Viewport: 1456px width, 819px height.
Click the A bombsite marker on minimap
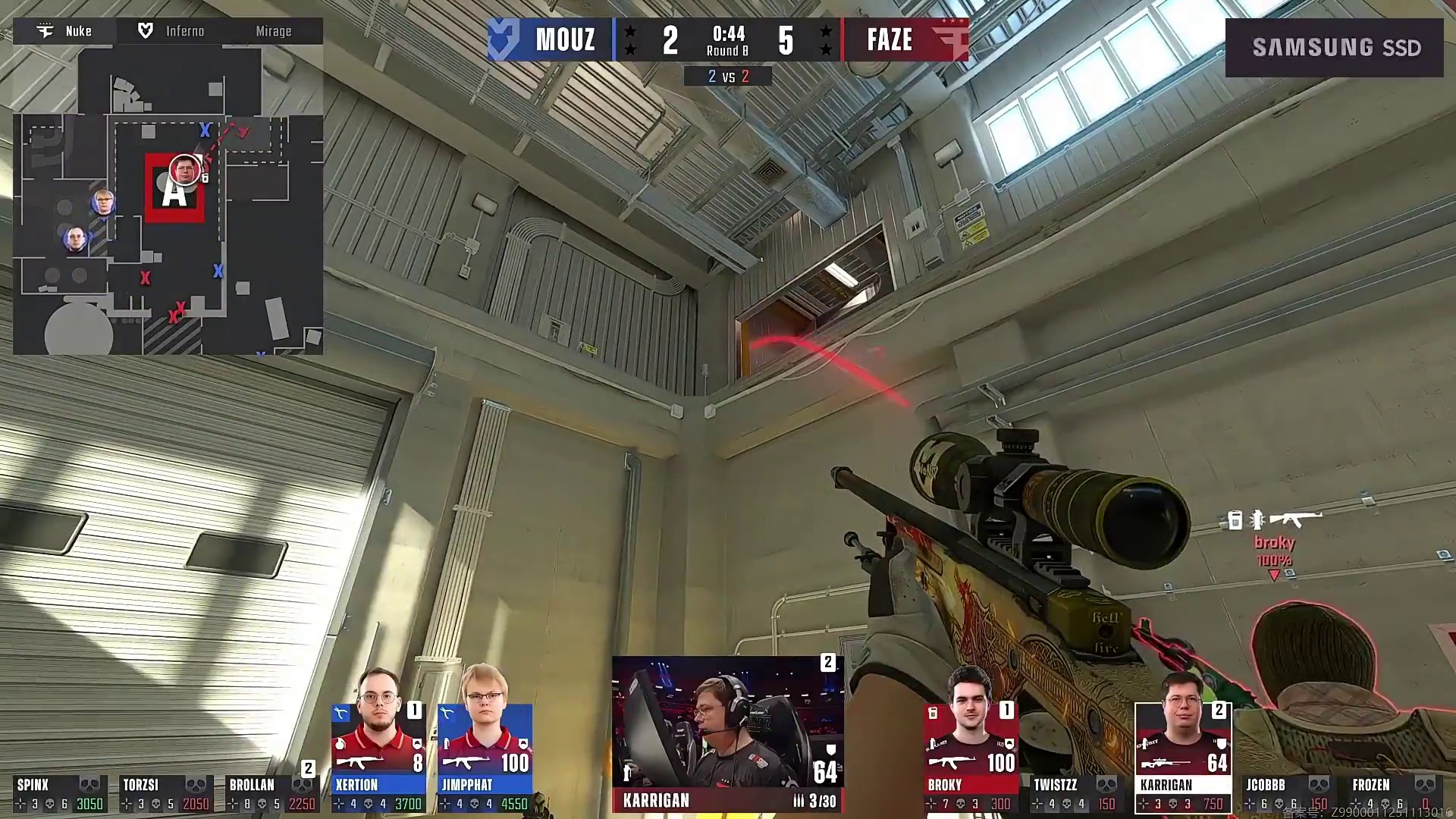174,190
